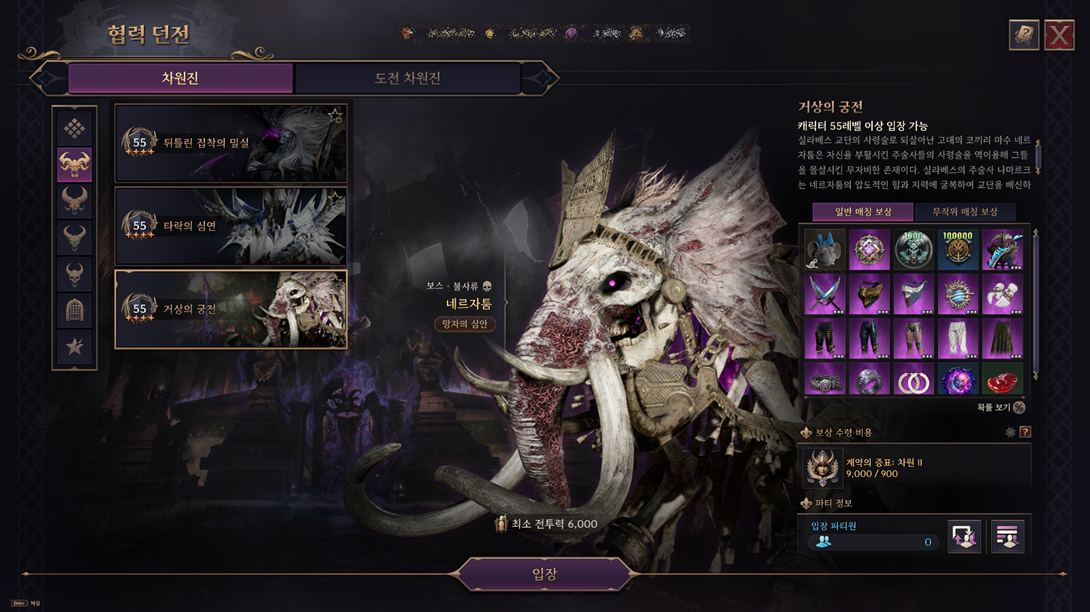1090x612 pixels.
Task: Switch to the 차원진 tab
Action: [x=180, y=78]
